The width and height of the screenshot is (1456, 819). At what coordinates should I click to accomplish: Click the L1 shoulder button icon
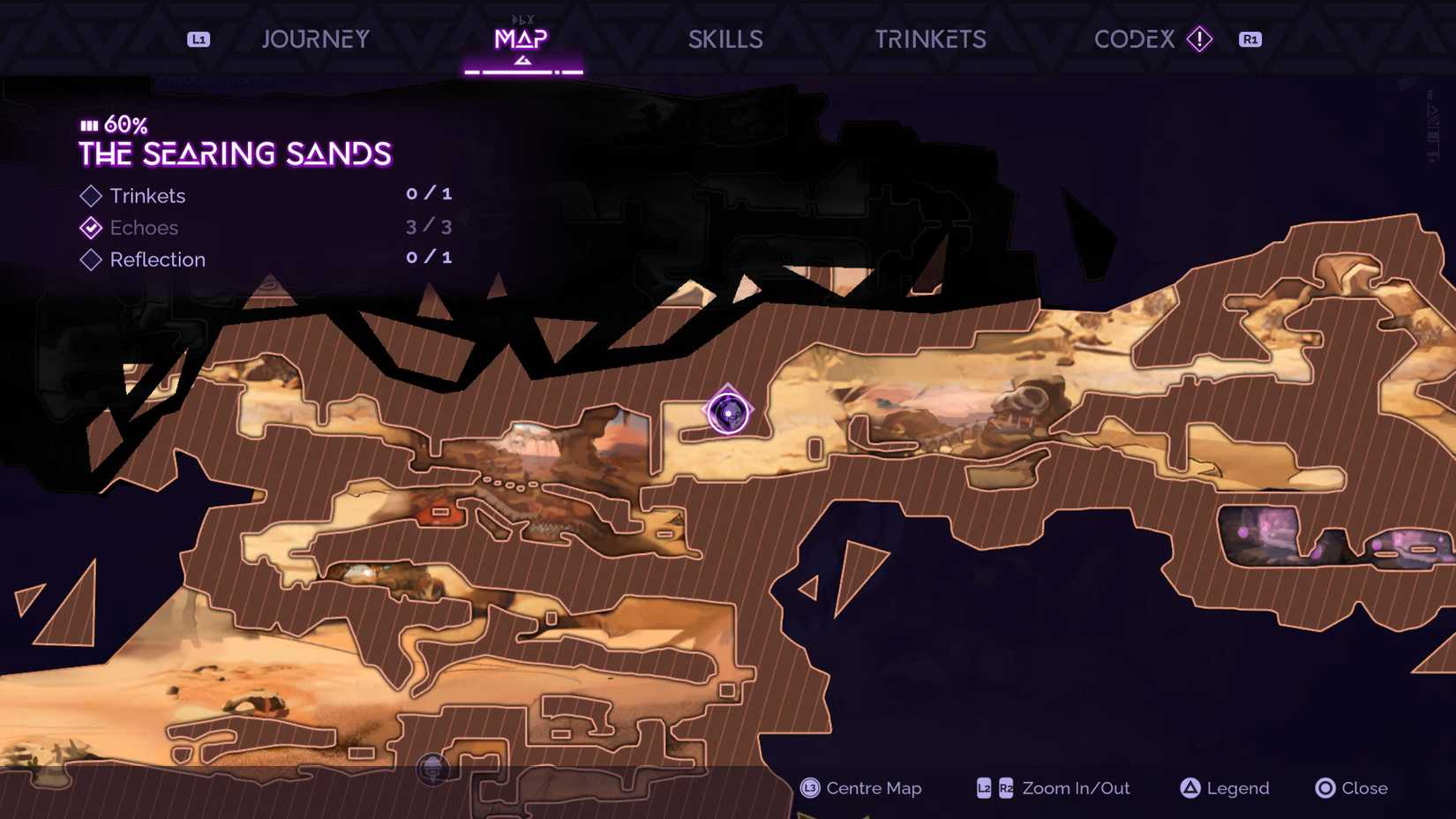(x=199, y=38)
